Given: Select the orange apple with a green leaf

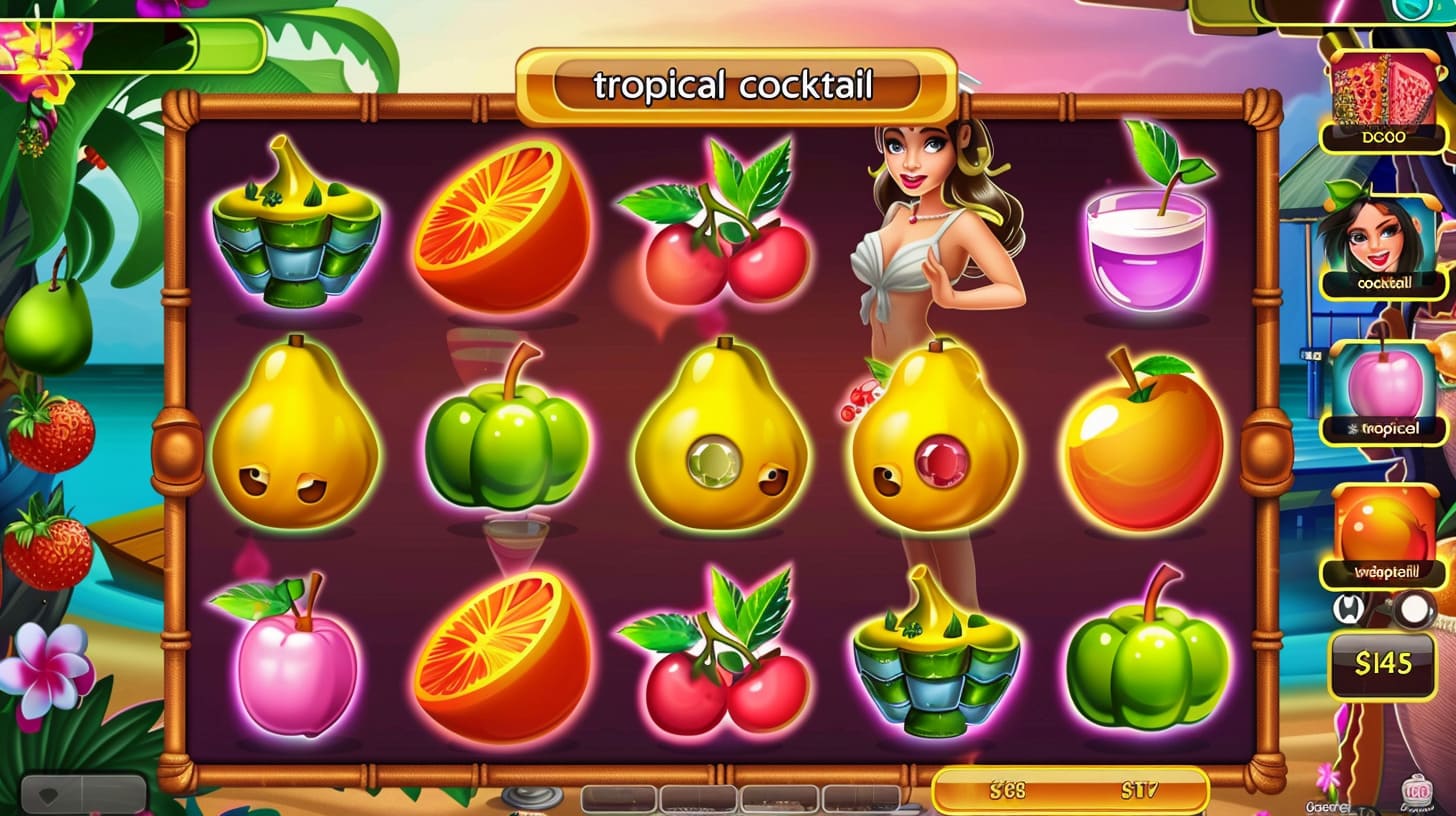Looking at the screenshot, I should (x=1144, y=440).
